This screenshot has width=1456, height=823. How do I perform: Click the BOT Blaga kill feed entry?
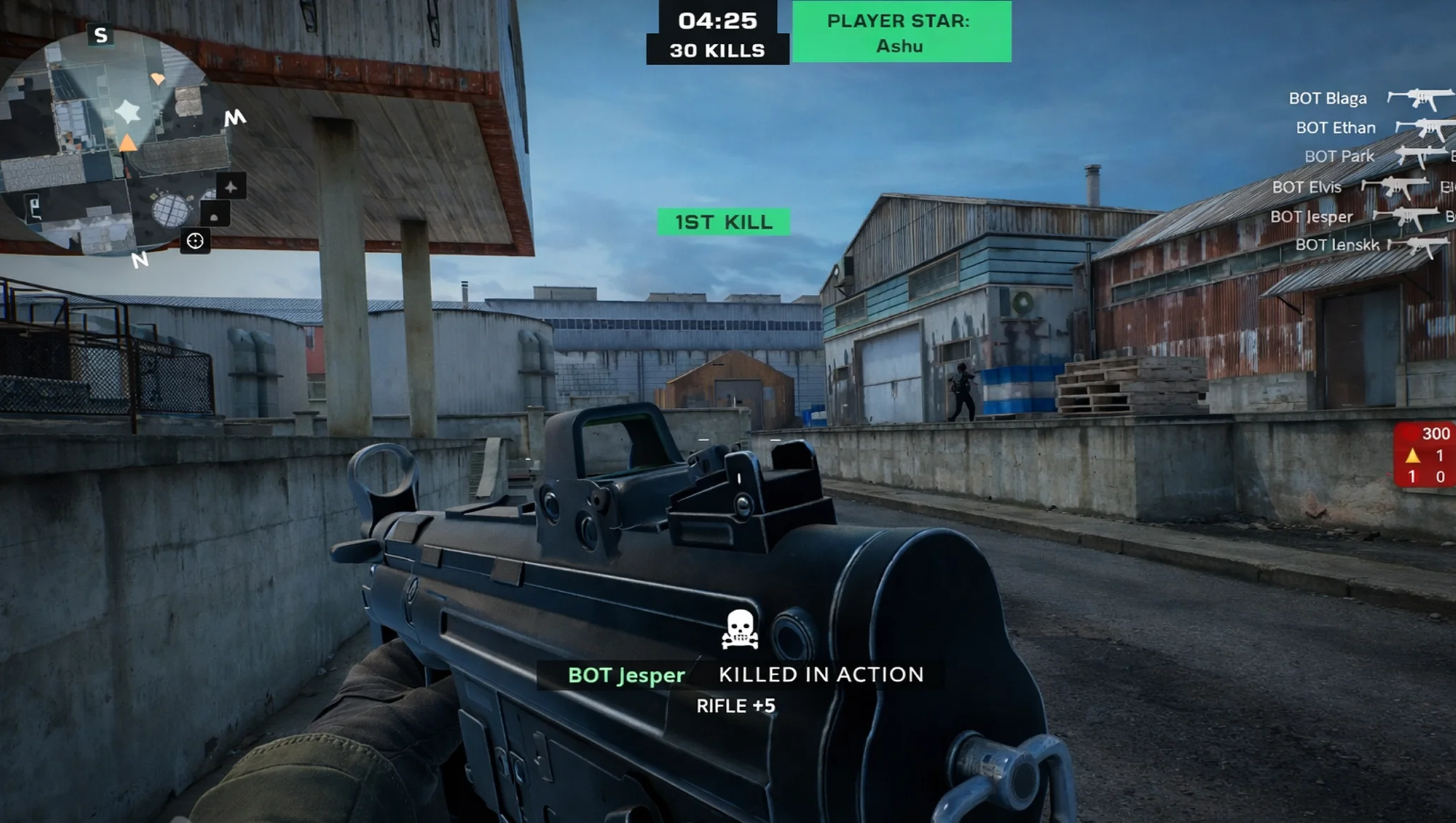(1368, 98)
